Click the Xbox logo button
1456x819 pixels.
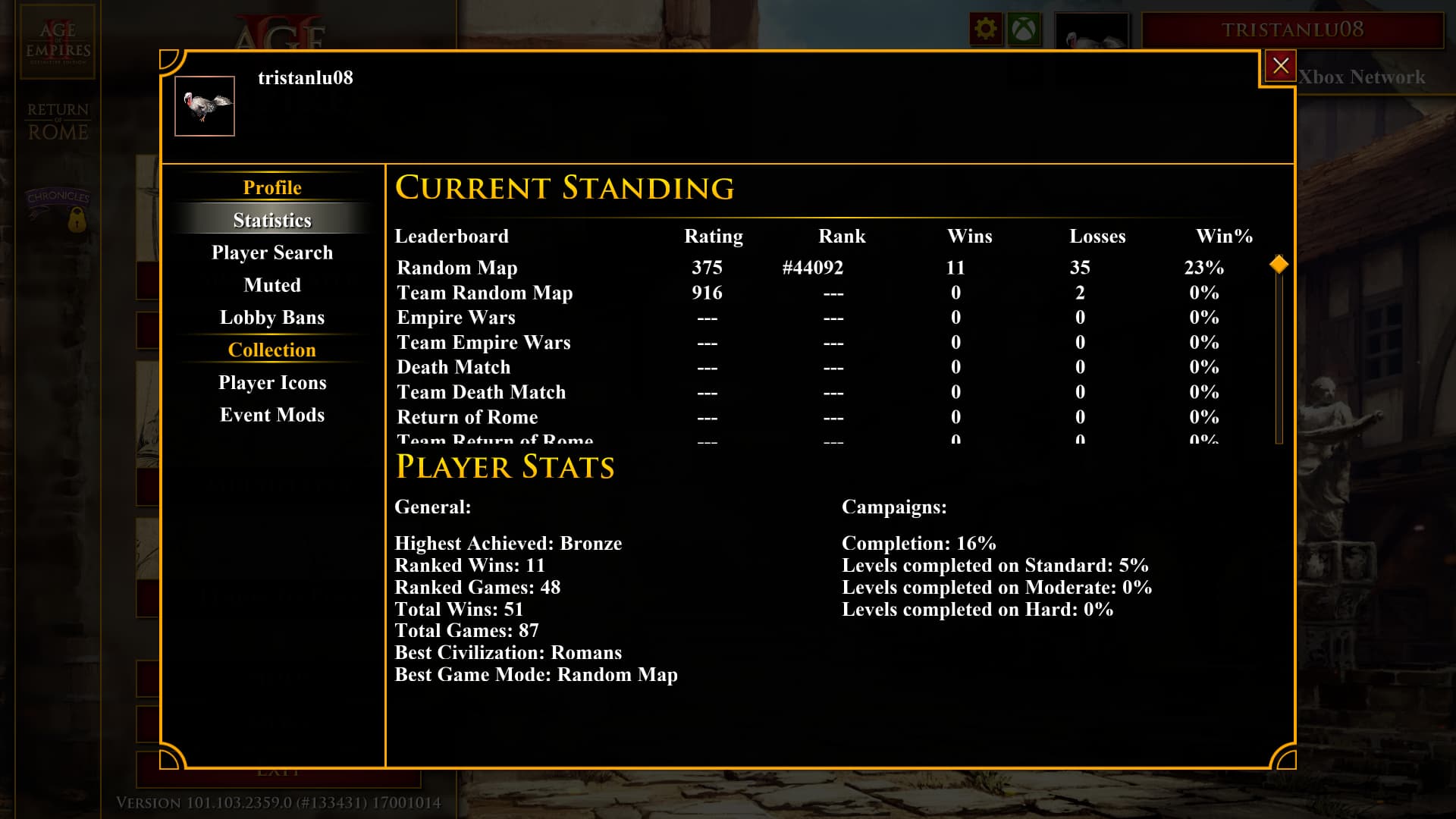click(1024, 30)
